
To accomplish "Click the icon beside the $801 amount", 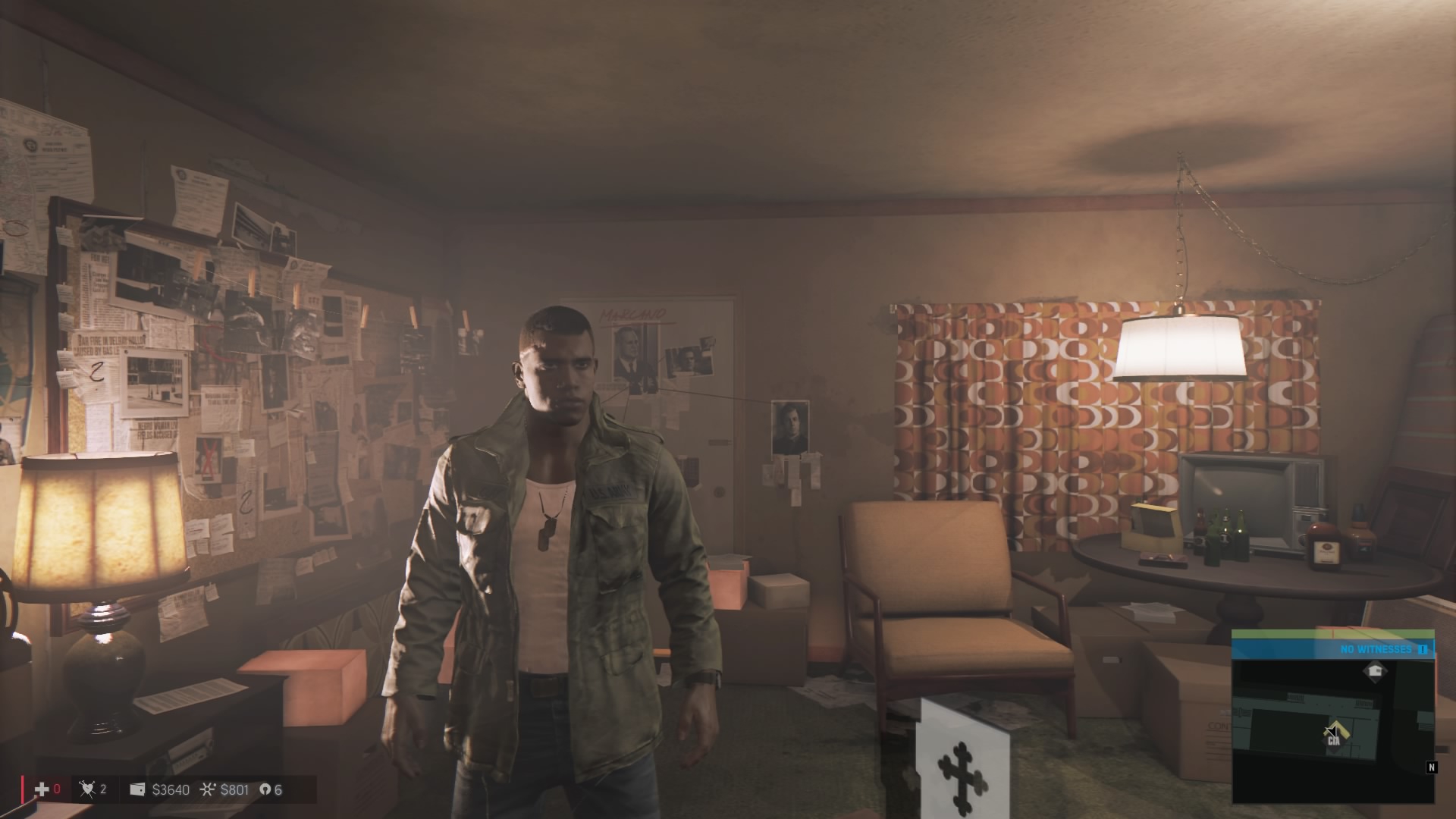I will (207, 789).
